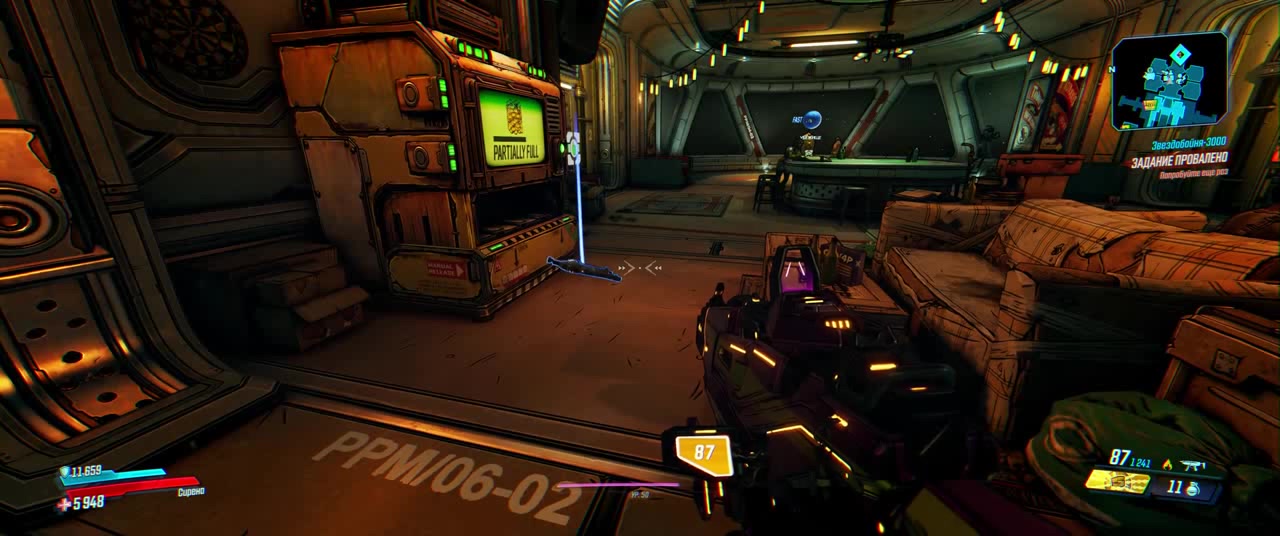Click the fire element icon
The image size is (1280, 536).
coord(1167,465)
